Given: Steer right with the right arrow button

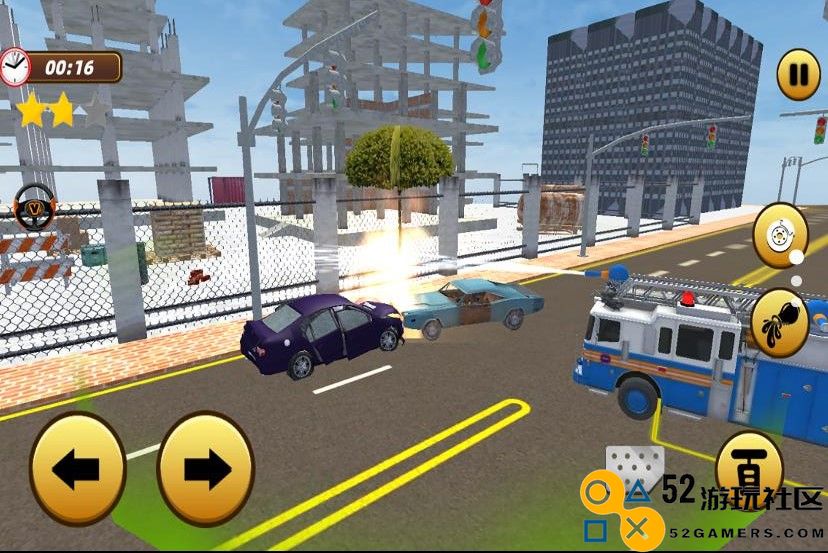Looking at the screenshot, I should (x=206, y=468).
